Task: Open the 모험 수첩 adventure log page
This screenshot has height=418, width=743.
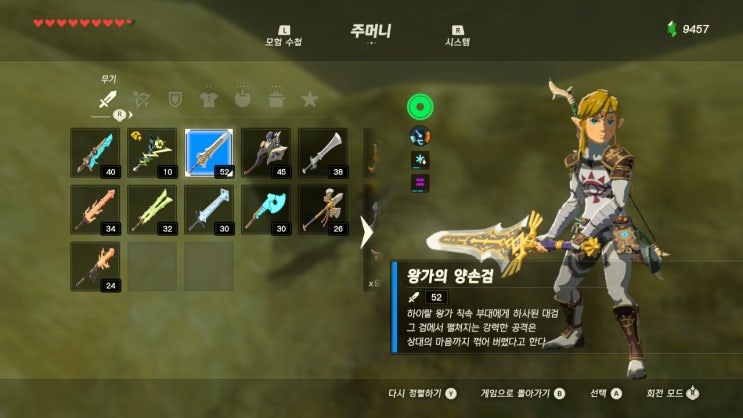Action: 283,36
